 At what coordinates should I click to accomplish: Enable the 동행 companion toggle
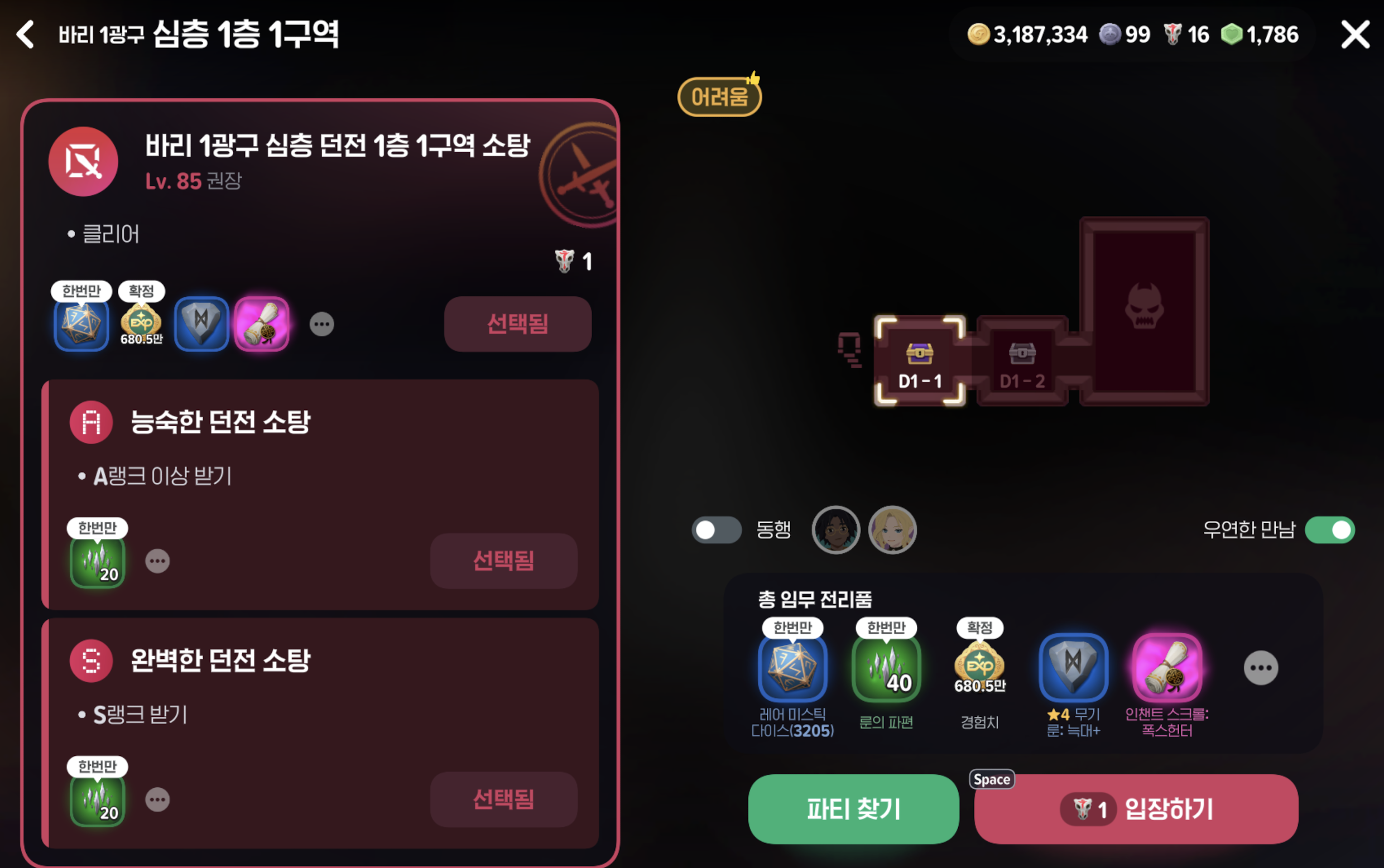click(x=717, y=530)
